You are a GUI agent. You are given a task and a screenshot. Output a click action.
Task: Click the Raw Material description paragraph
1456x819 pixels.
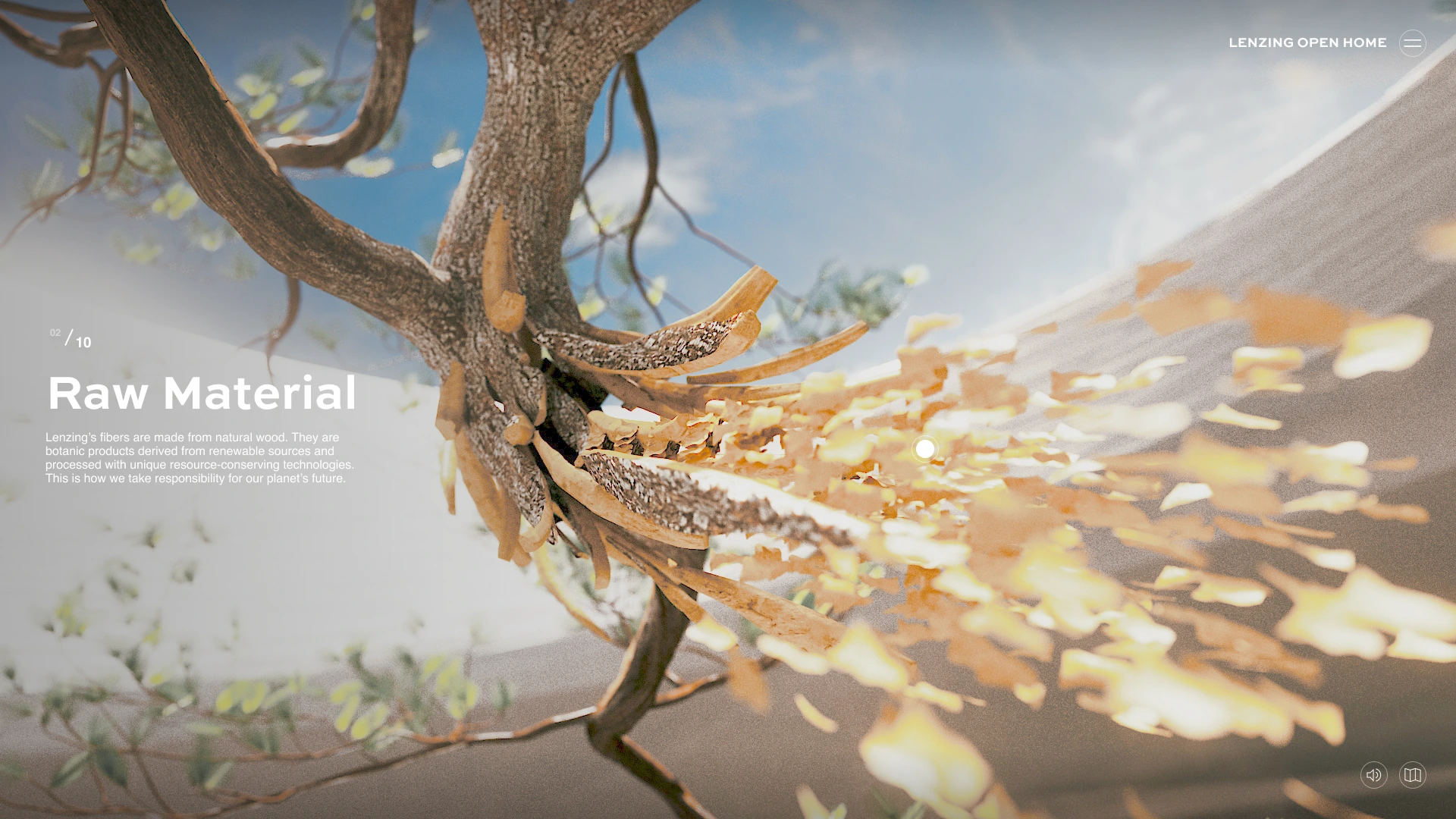200,457
